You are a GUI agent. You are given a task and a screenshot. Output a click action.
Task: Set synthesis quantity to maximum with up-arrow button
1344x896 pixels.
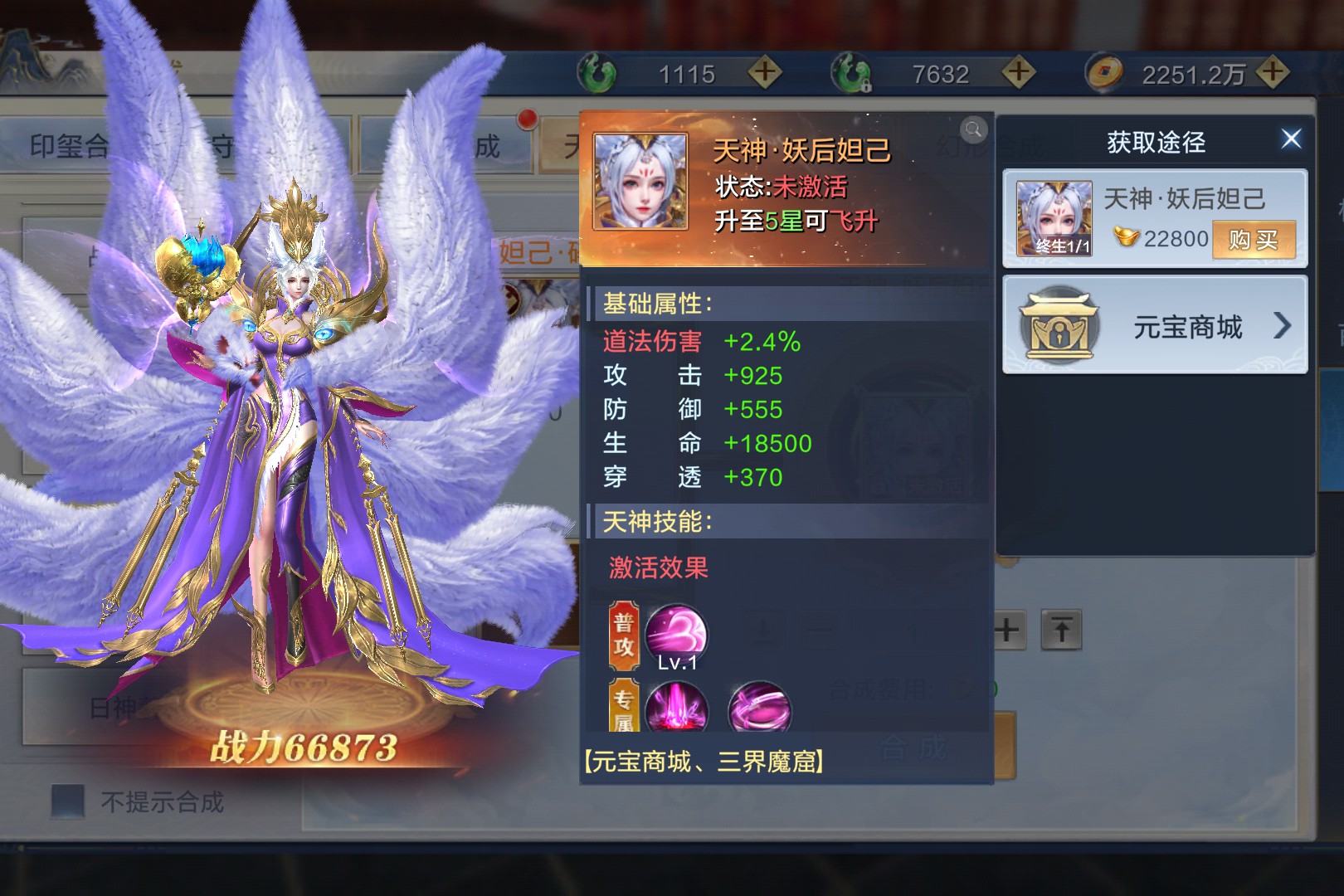(x=1061, y=631)
